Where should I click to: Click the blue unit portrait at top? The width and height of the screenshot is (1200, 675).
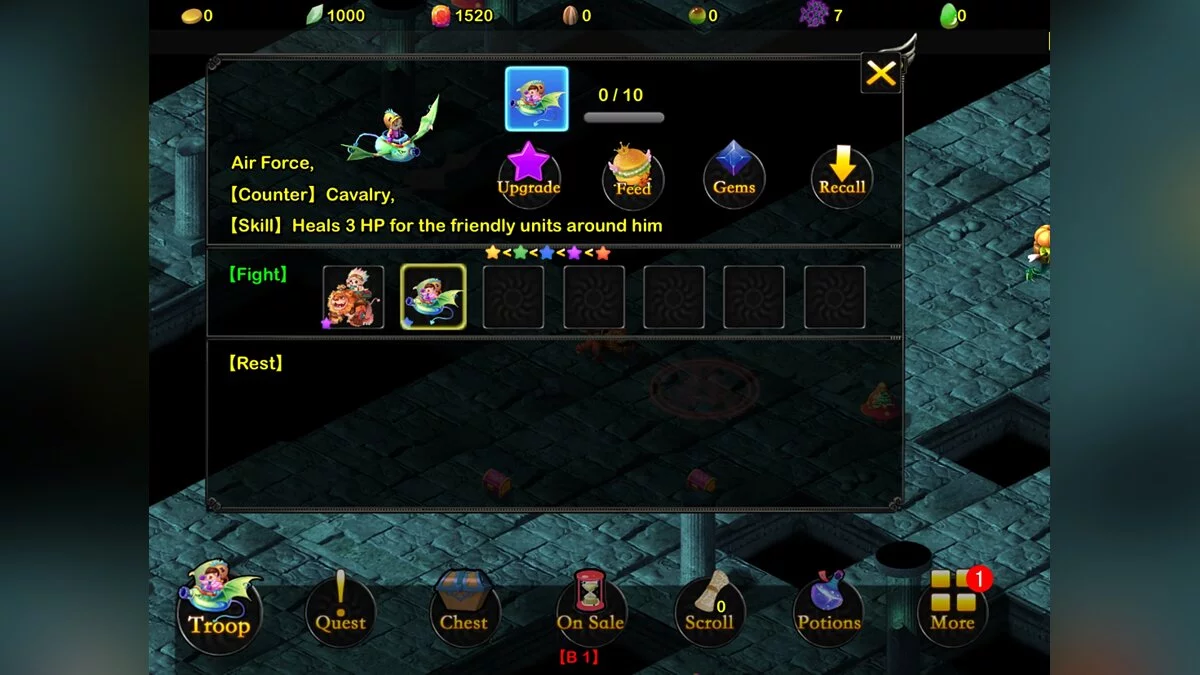click(537, 99)
